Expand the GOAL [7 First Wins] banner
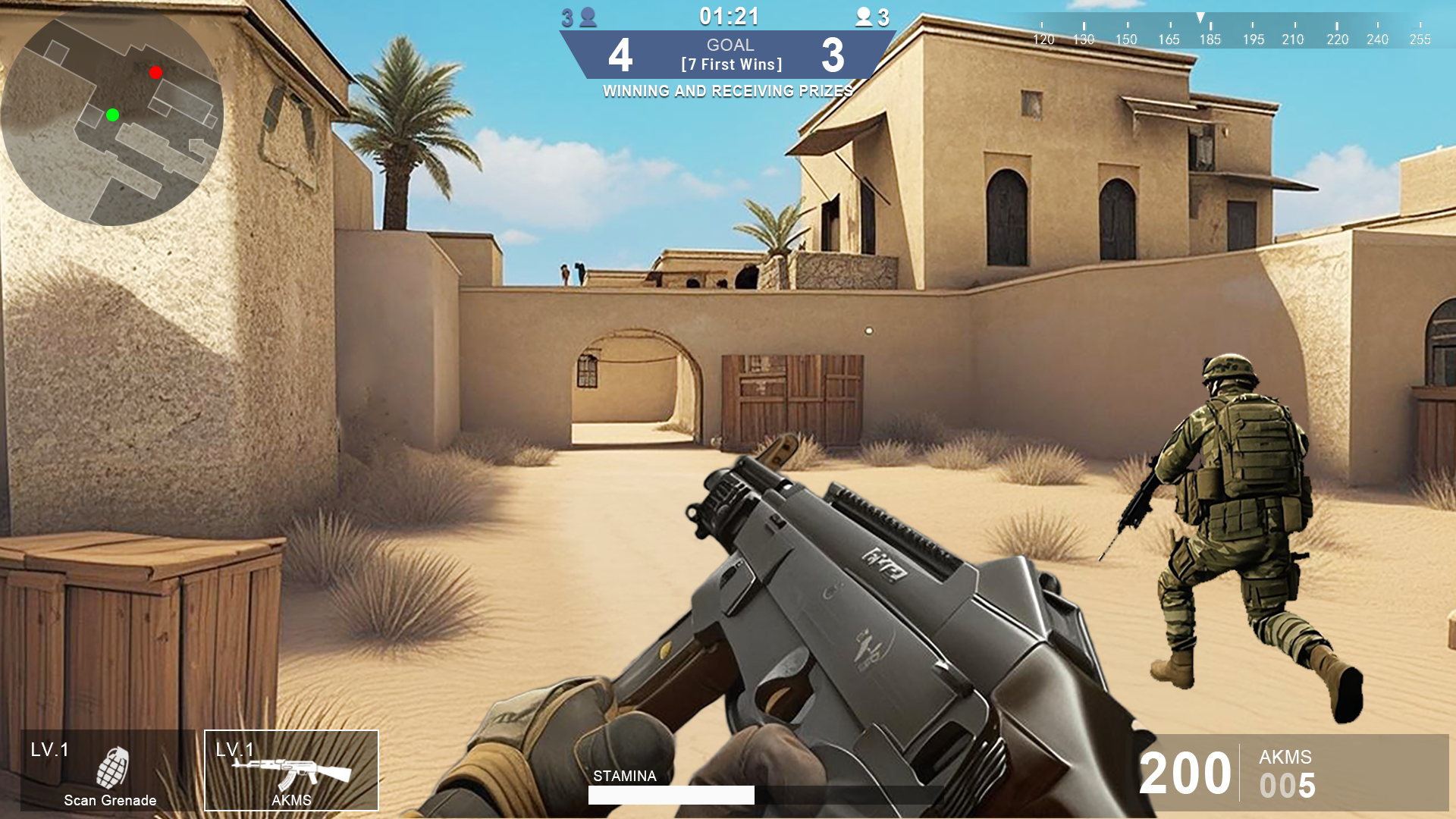Image resolution: width=1456 pixels, height=819 pixels. (730, 55)
